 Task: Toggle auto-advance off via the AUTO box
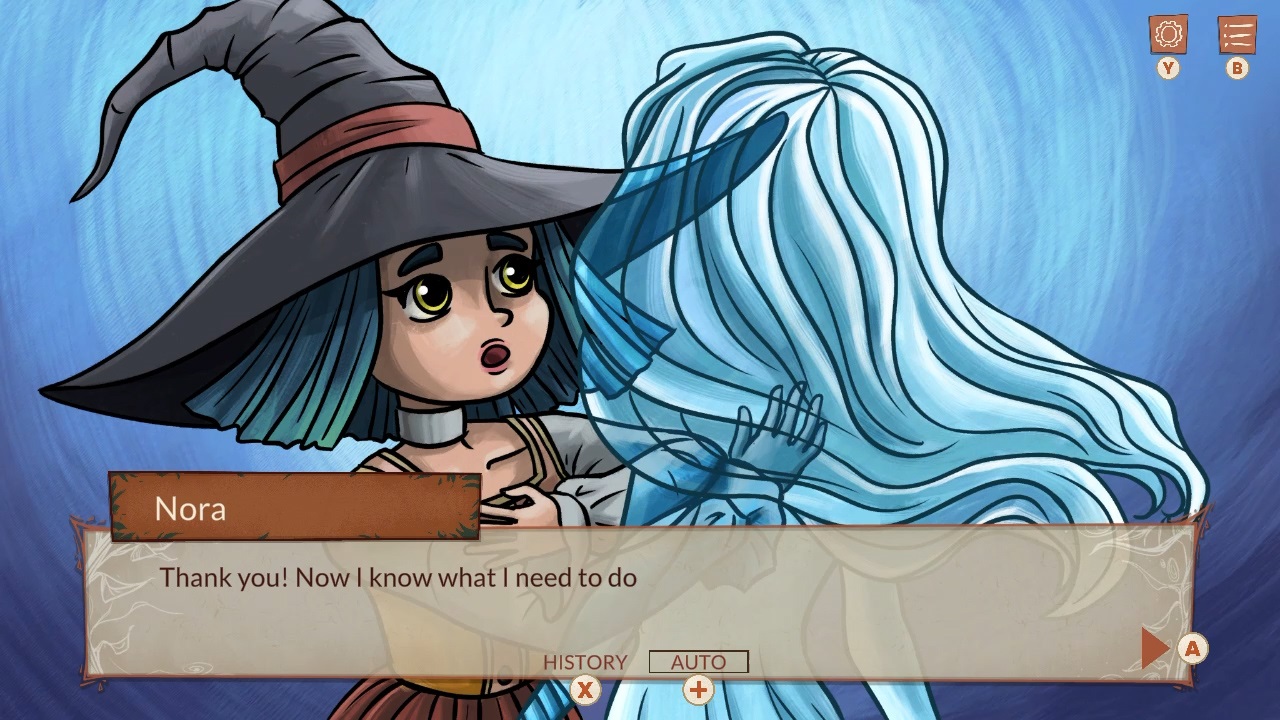click(698, 661)
